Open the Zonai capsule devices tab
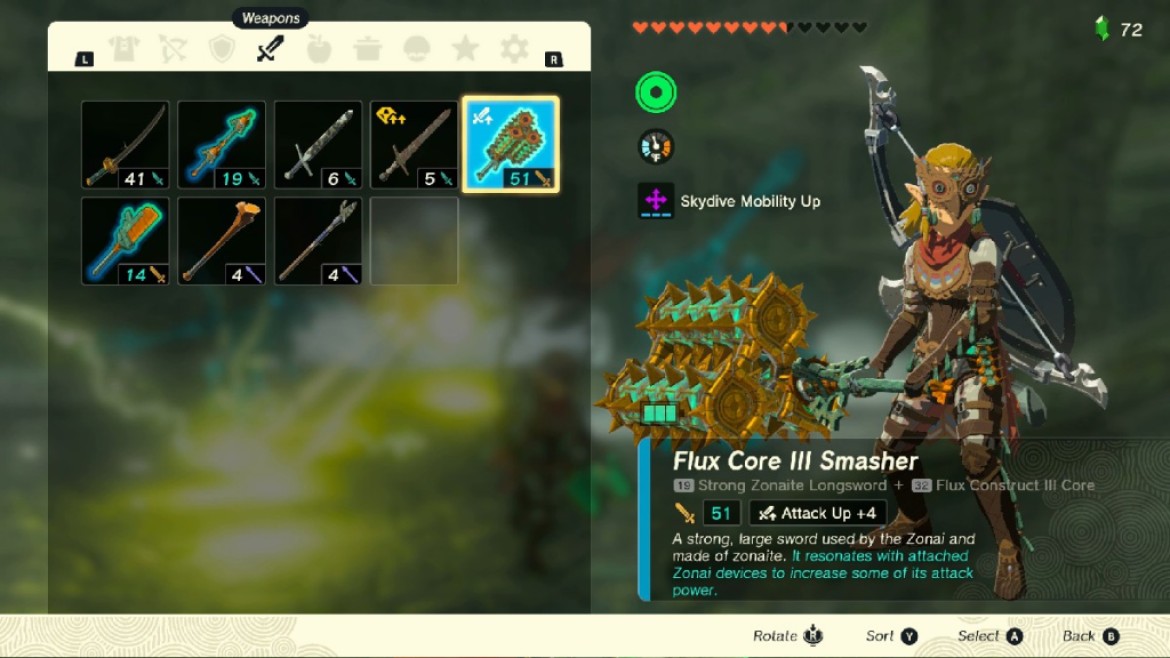Image resolution: width=1170 pixels, height=658 pixels. (x=417, y=49)
